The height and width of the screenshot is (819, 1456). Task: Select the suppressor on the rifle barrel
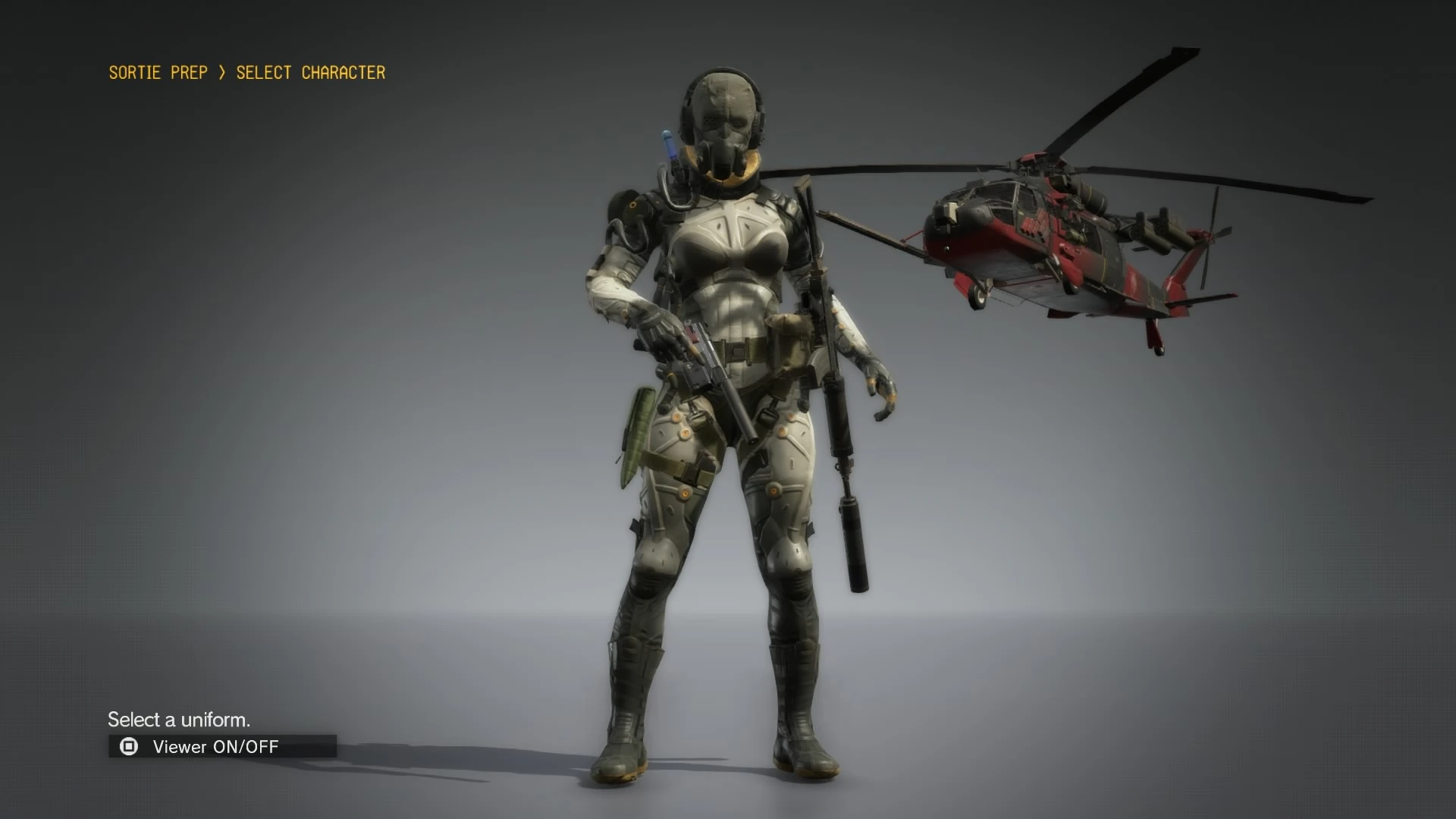(853, 531)
